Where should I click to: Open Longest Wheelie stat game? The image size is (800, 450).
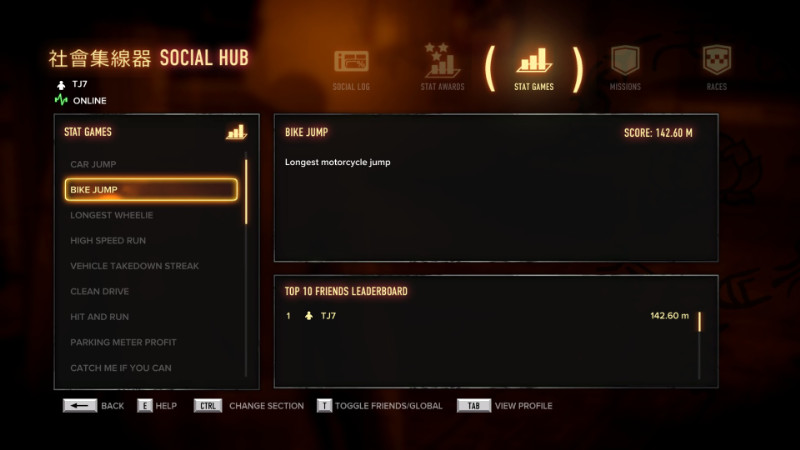tap(150, 215)
